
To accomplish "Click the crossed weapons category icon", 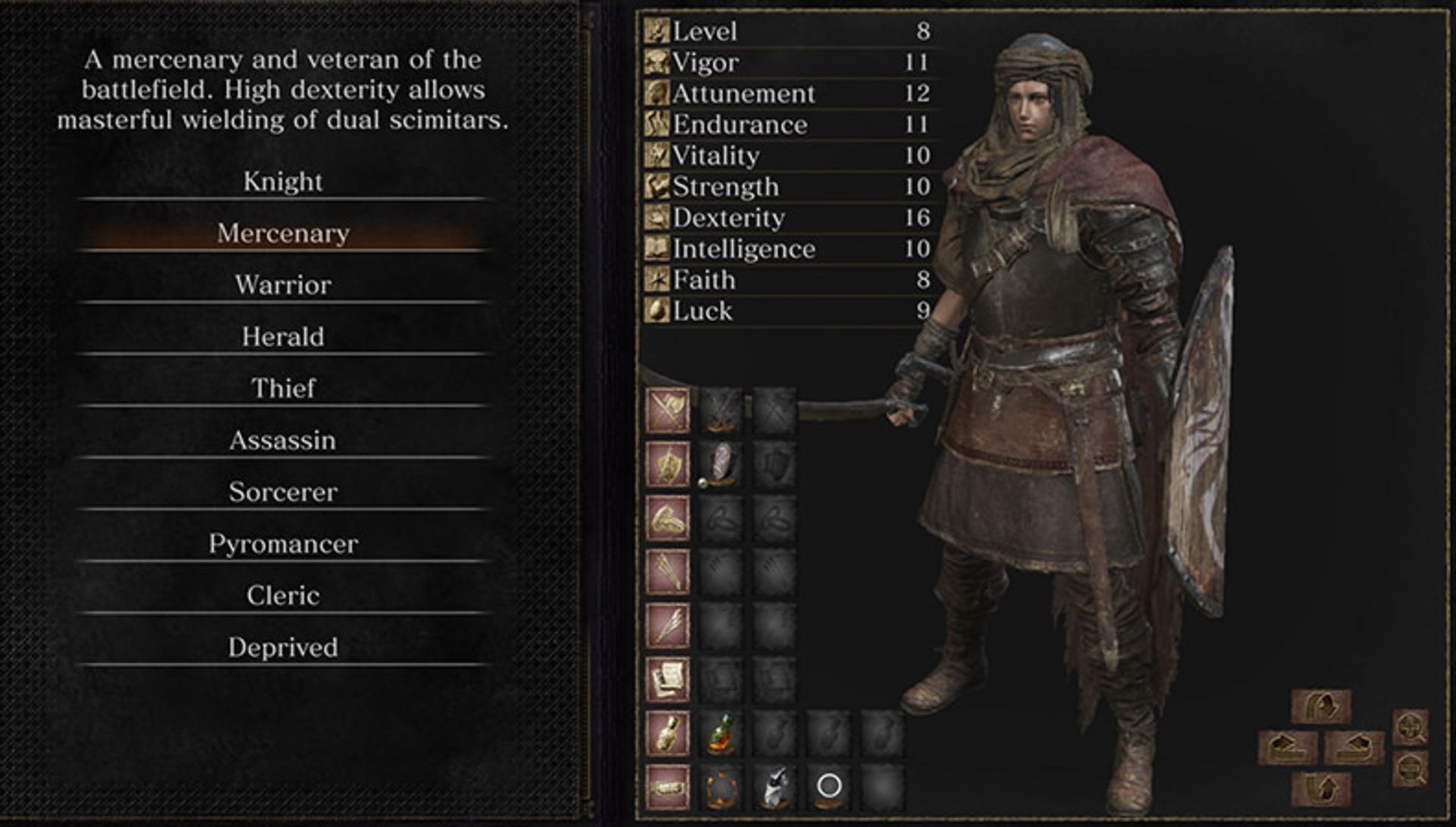I will coord(667,410).
